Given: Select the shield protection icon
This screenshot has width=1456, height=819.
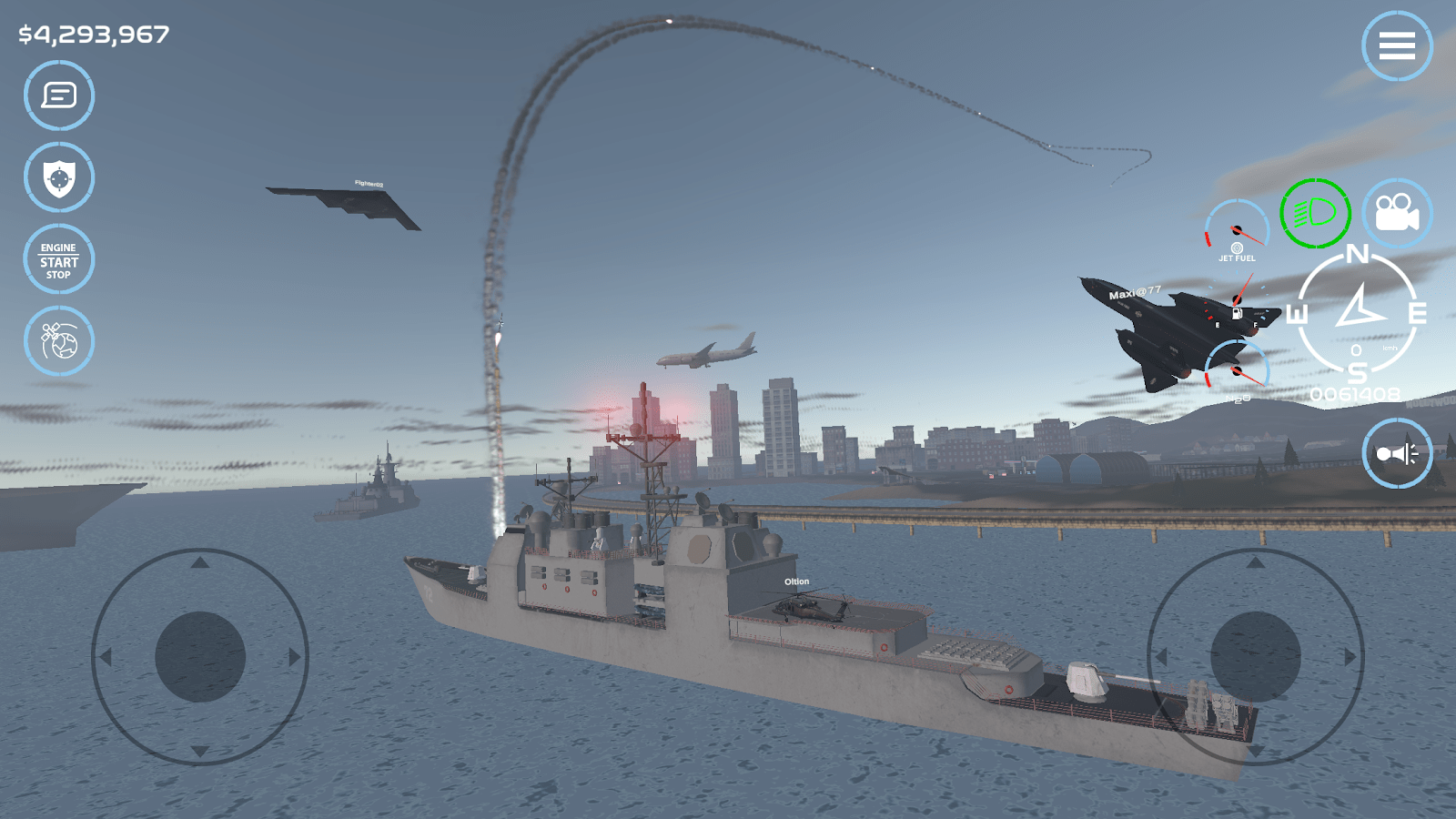Looking at the screenshot, I should pos(57,177).
